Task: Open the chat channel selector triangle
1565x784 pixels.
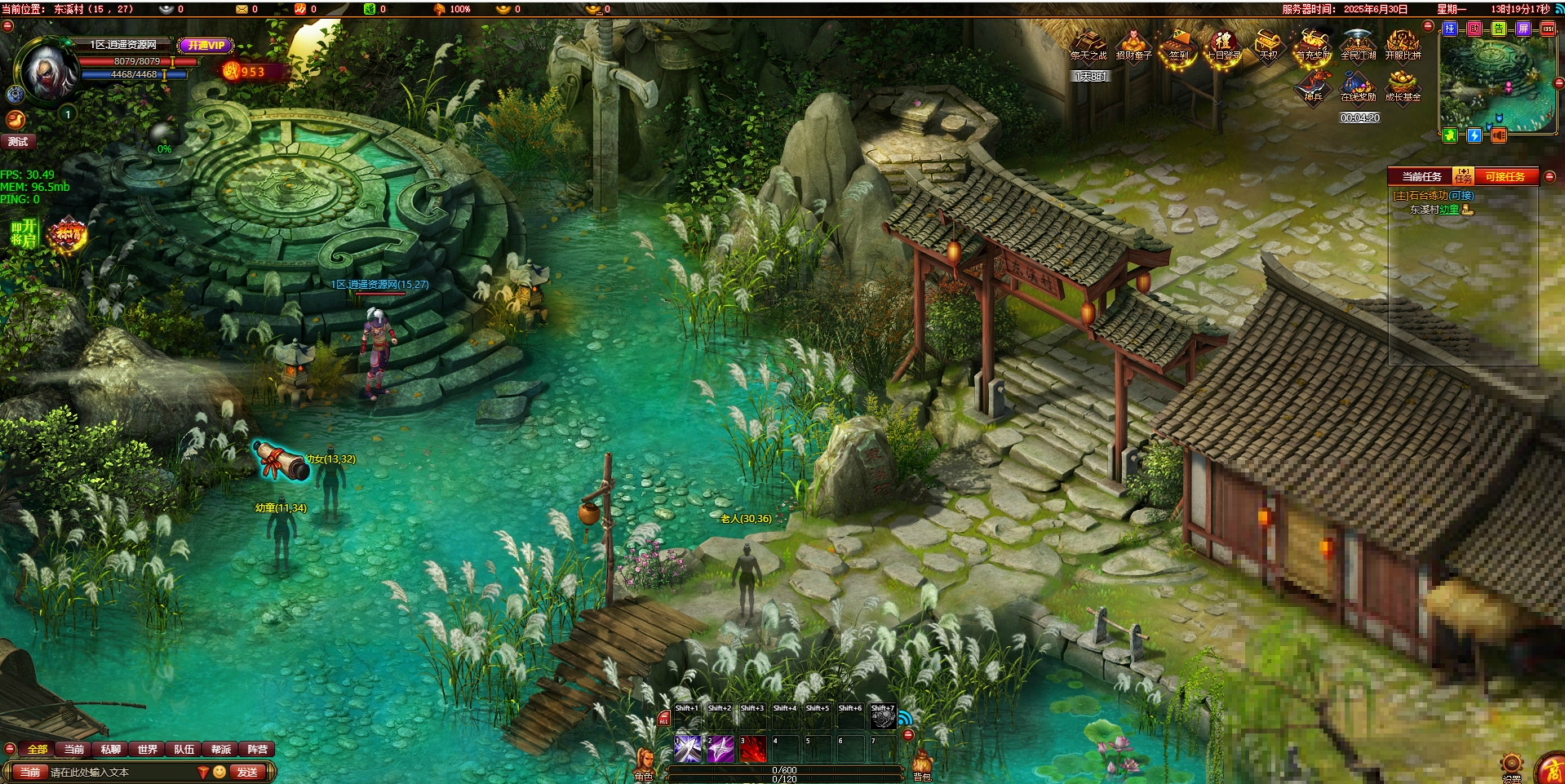Action: 203,771
